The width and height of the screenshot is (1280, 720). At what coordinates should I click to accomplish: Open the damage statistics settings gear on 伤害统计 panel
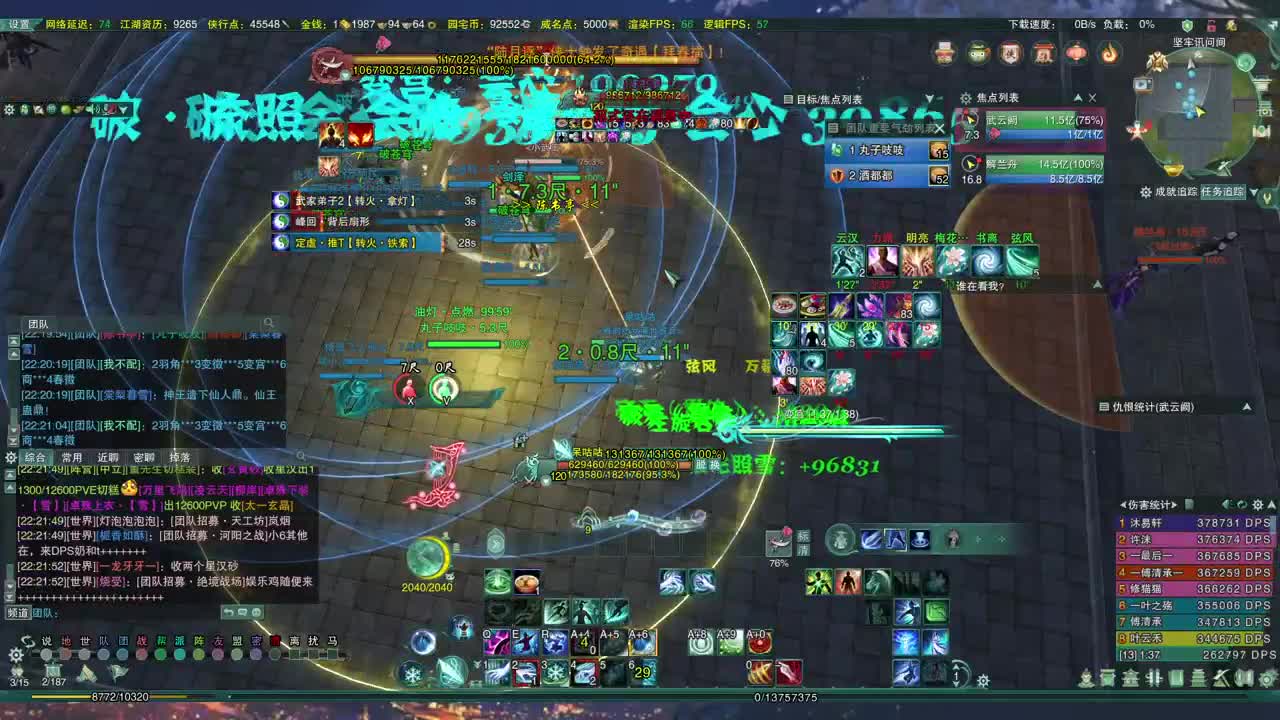(1258, 504)
